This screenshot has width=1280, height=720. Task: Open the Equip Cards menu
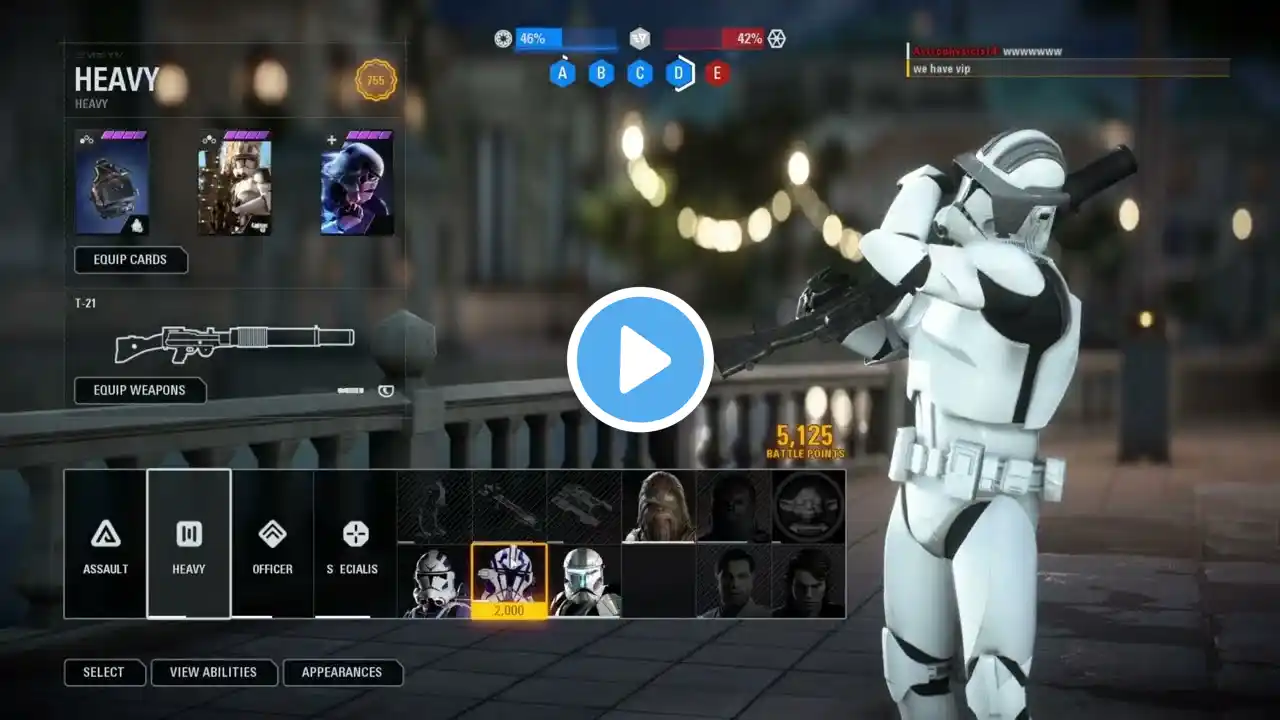(130, 260)
